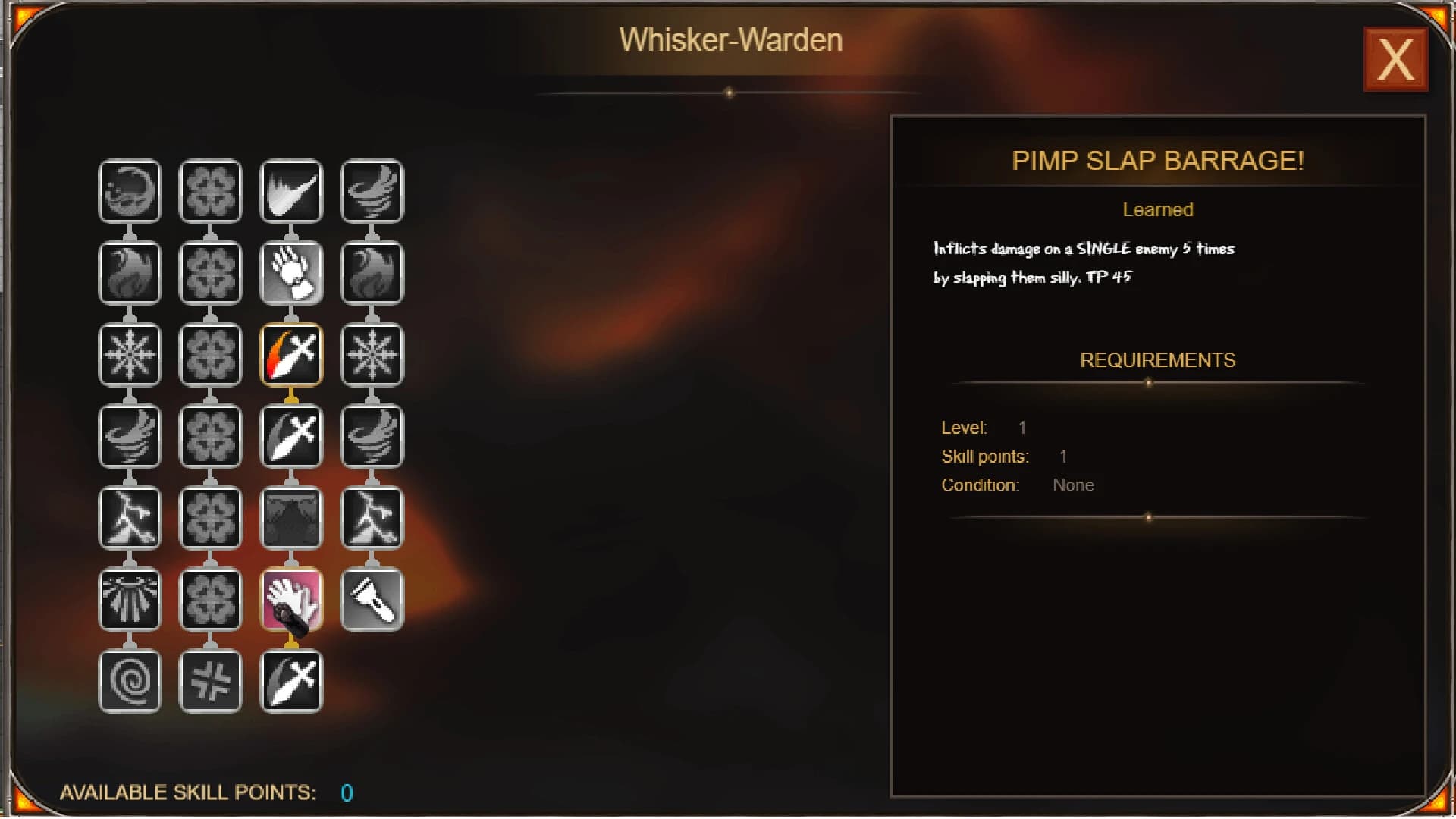Select the lightning bolt skill on the left

[x=130, y=518]
